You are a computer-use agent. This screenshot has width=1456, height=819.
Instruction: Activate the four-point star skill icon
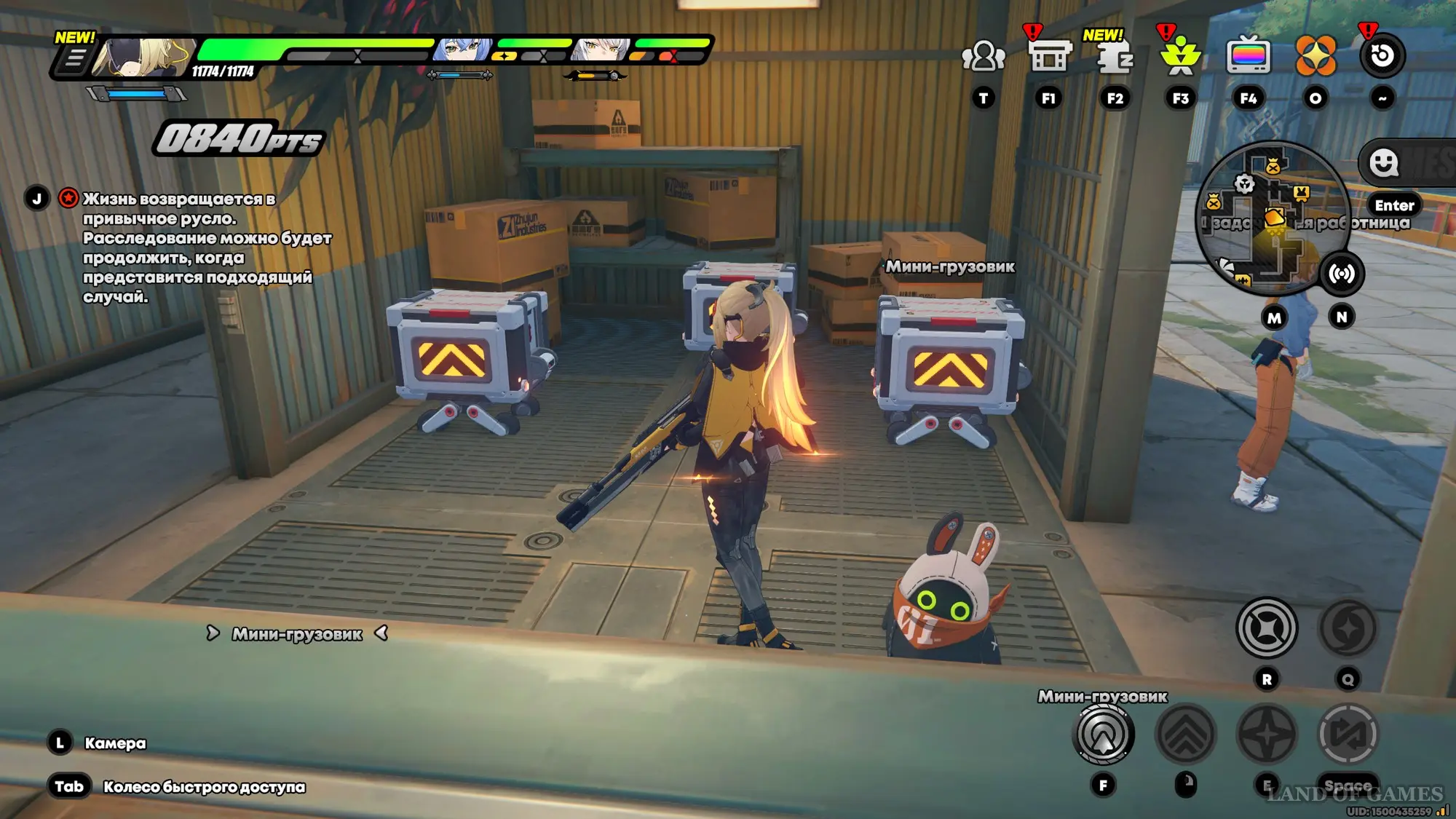[x=1267, y=735]
